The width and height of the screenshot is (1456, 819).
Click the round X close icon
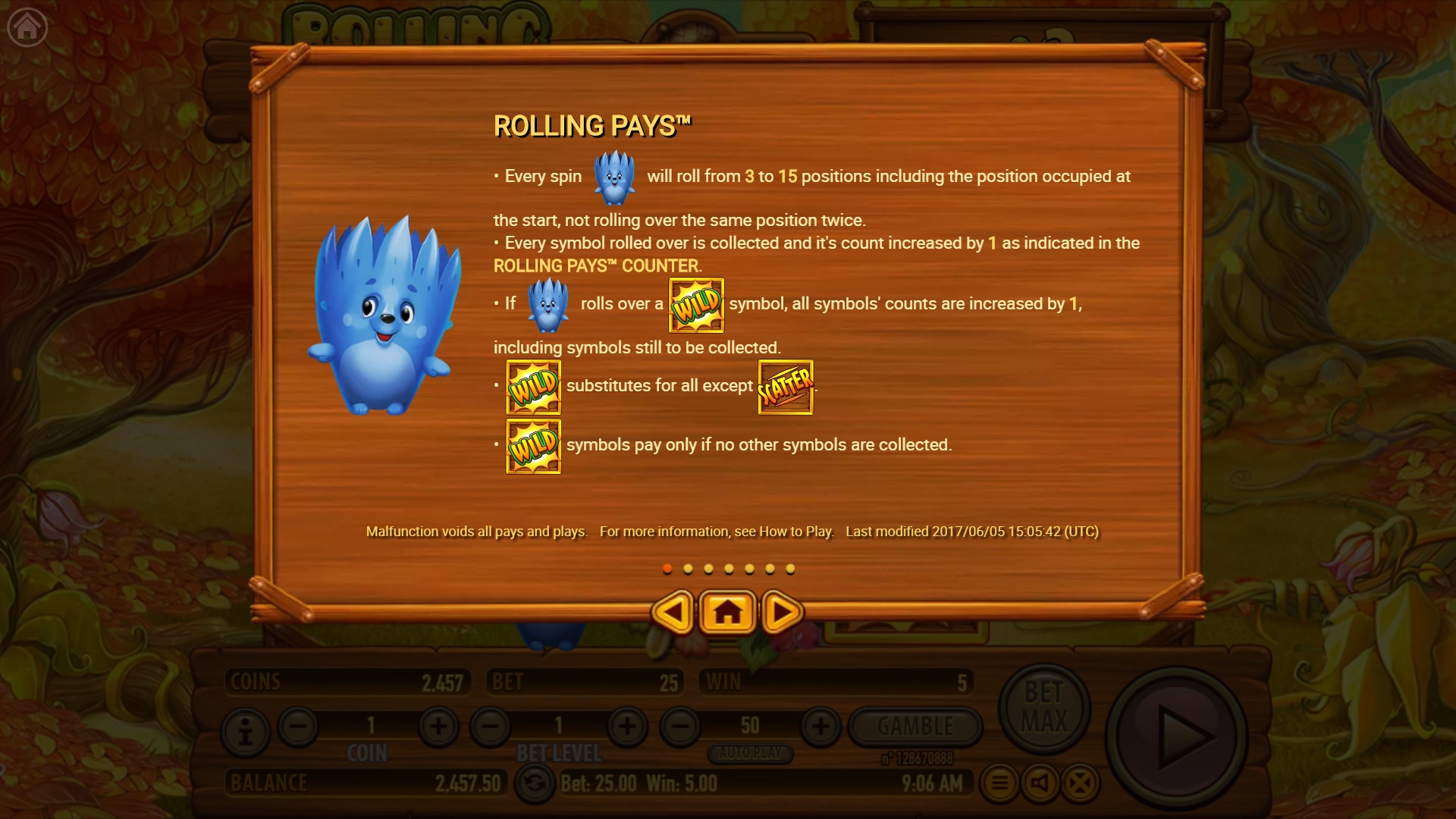click(x=1080, y=783)
